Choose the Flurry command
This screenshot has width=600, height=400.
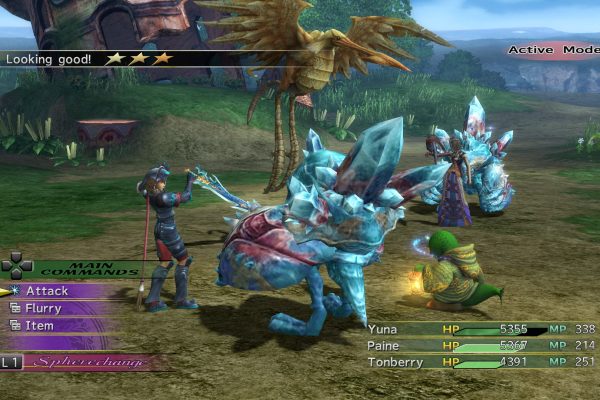pyautogui.click(x=43, y=308)
